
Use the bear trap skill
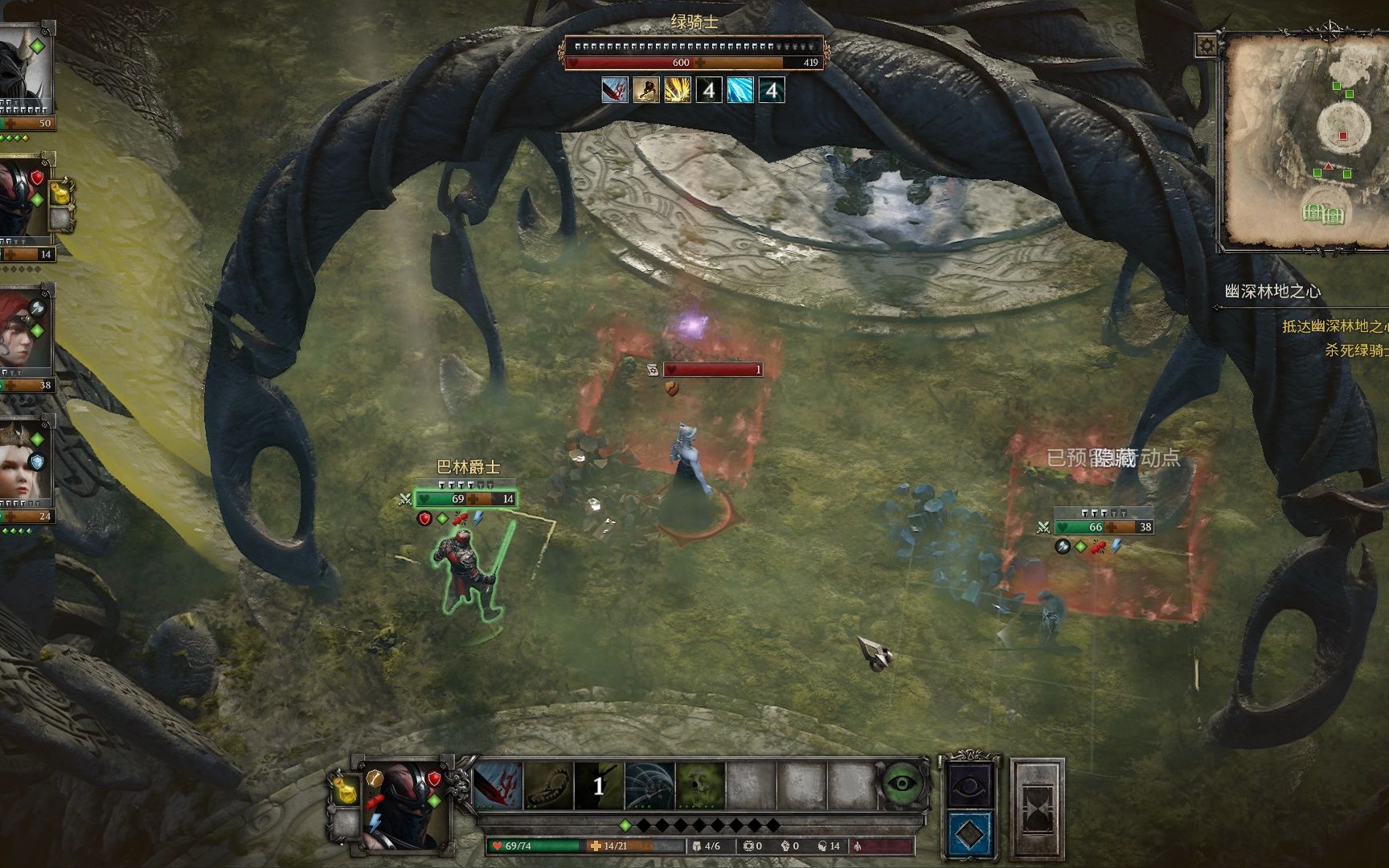click(x=549, y=785)
